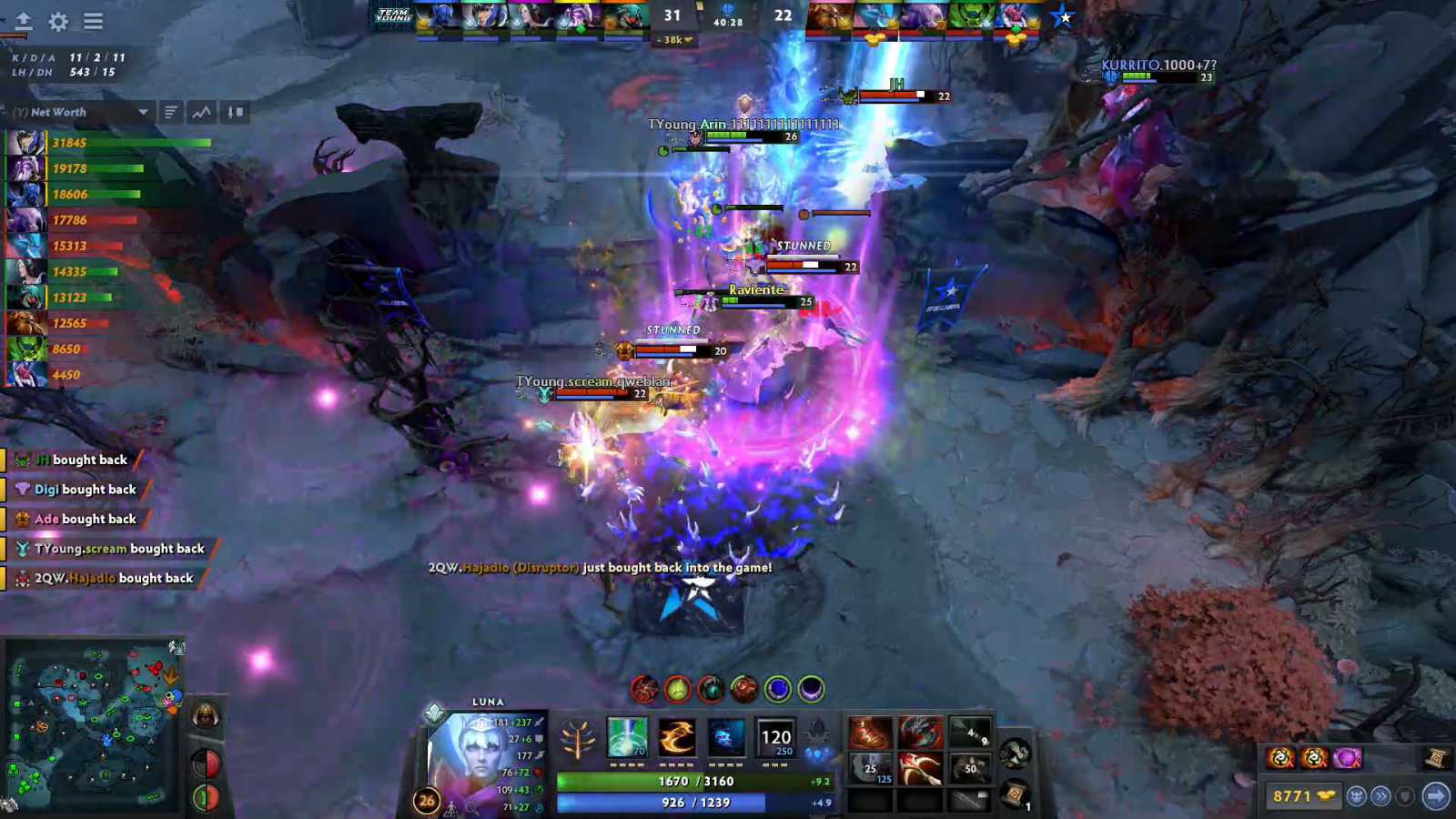Screen dimensions: 1456x819
Task: Click the upload arrow icon beside settings
Action: point(24,22)
